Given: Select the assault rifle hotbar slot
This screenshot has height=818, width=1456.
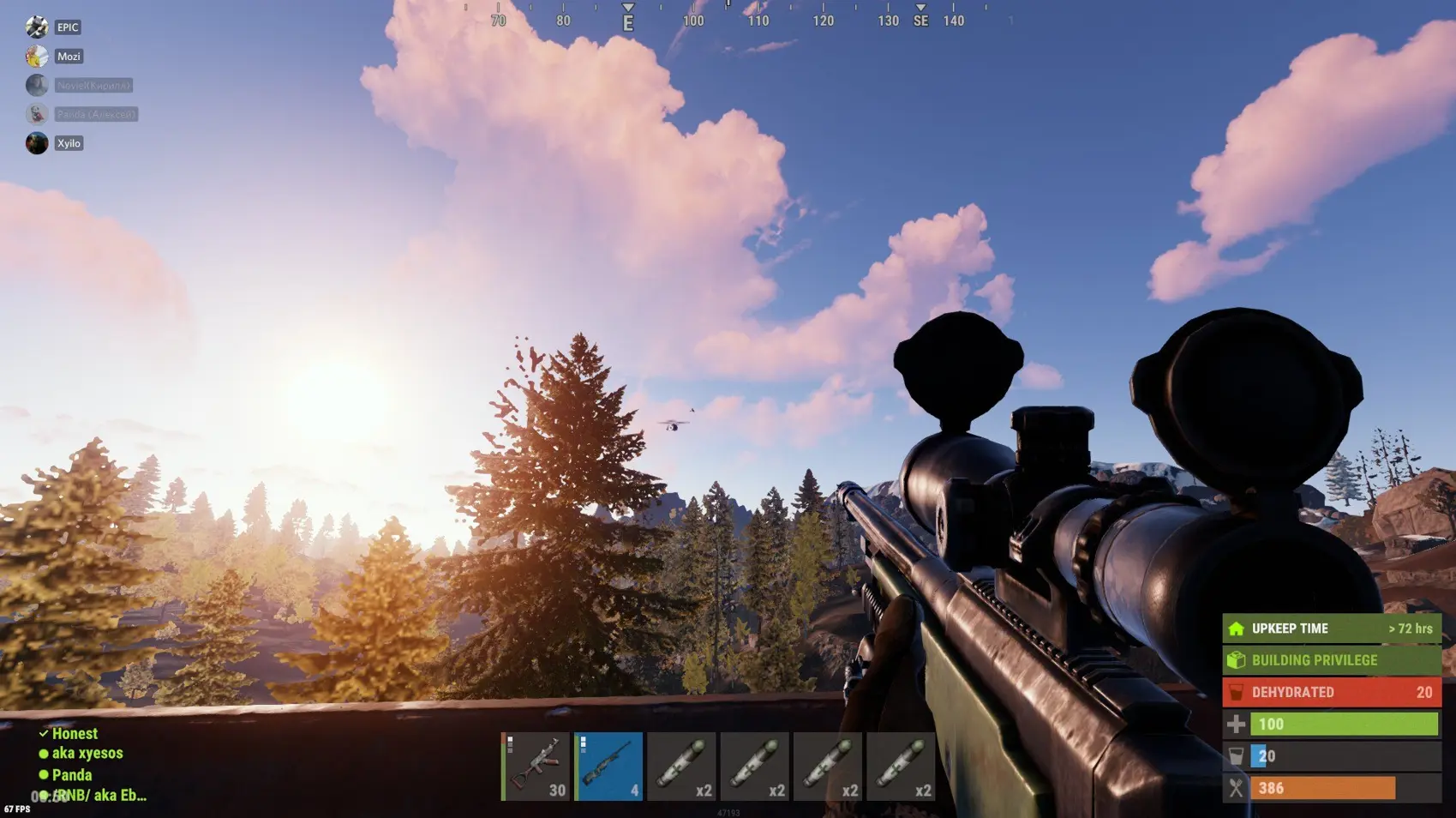Looking at the screenshot, I should (x=536, y=767).
